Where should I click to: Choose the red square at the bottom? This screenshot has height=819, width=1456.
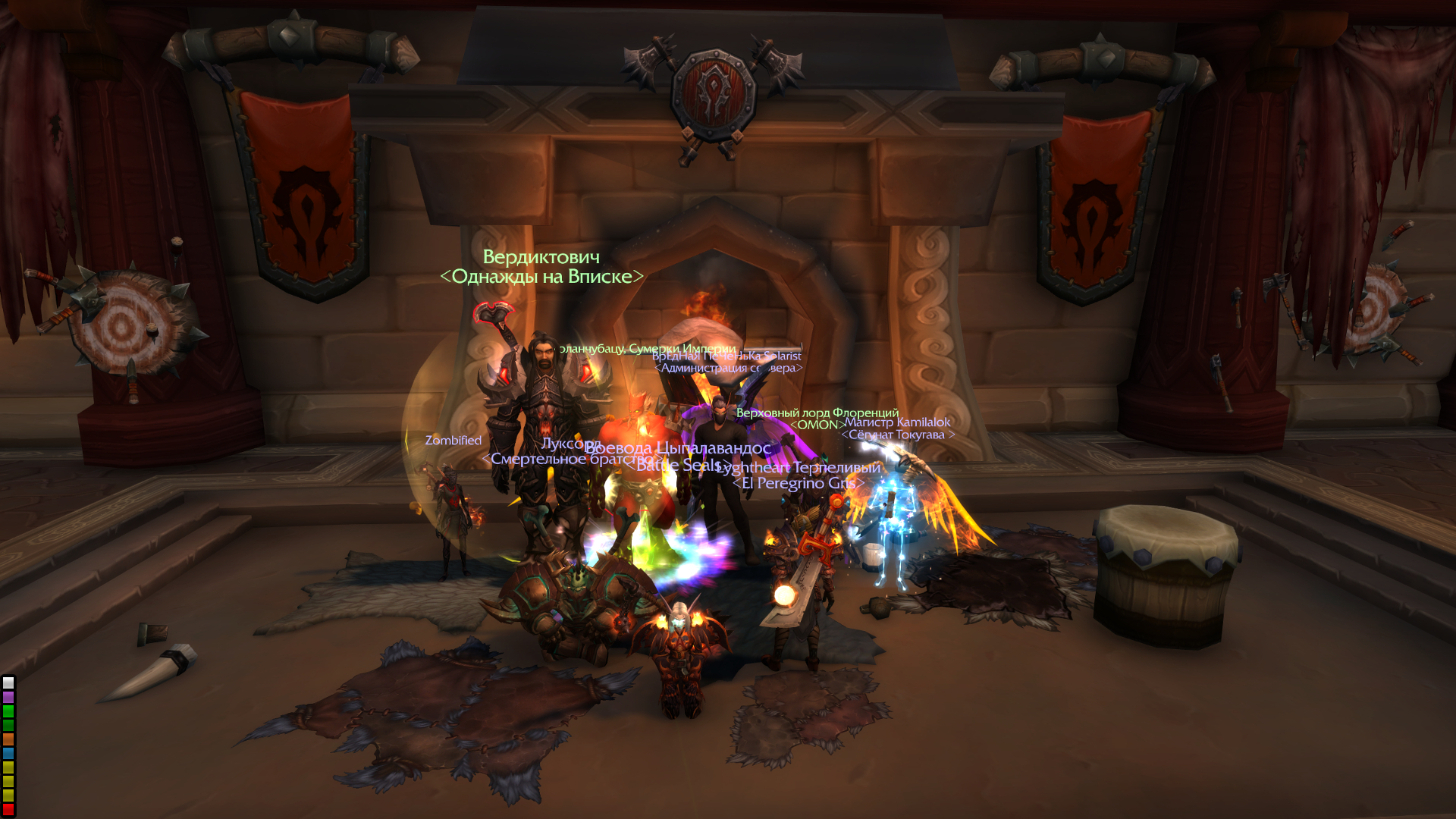pyautogui.click(x=8, y=810)
